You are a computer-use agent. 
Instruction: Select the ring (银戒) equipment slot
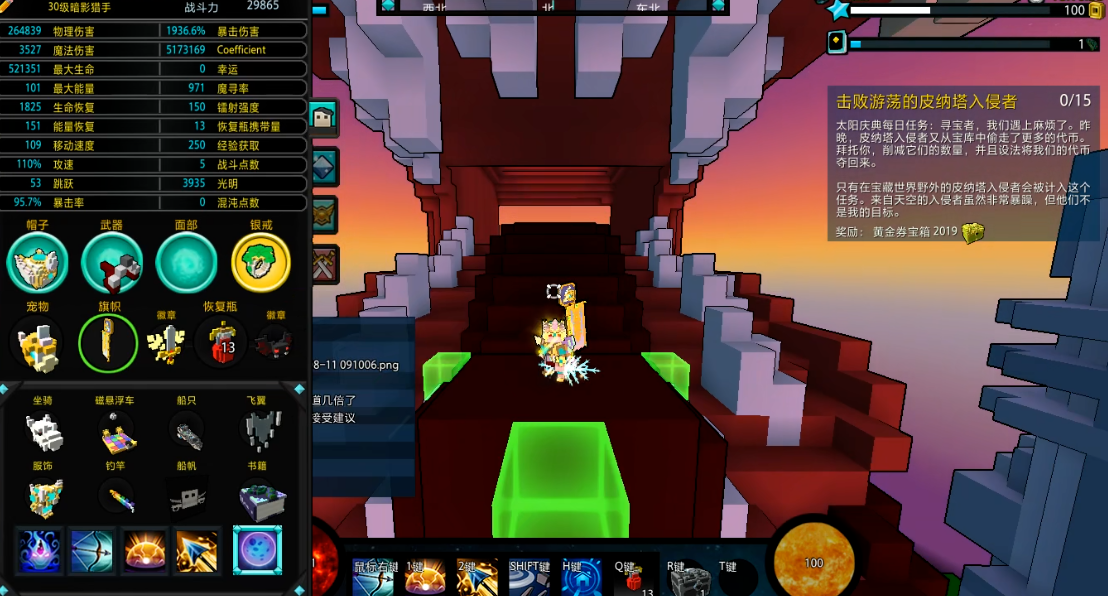click(x=261, y=263)
